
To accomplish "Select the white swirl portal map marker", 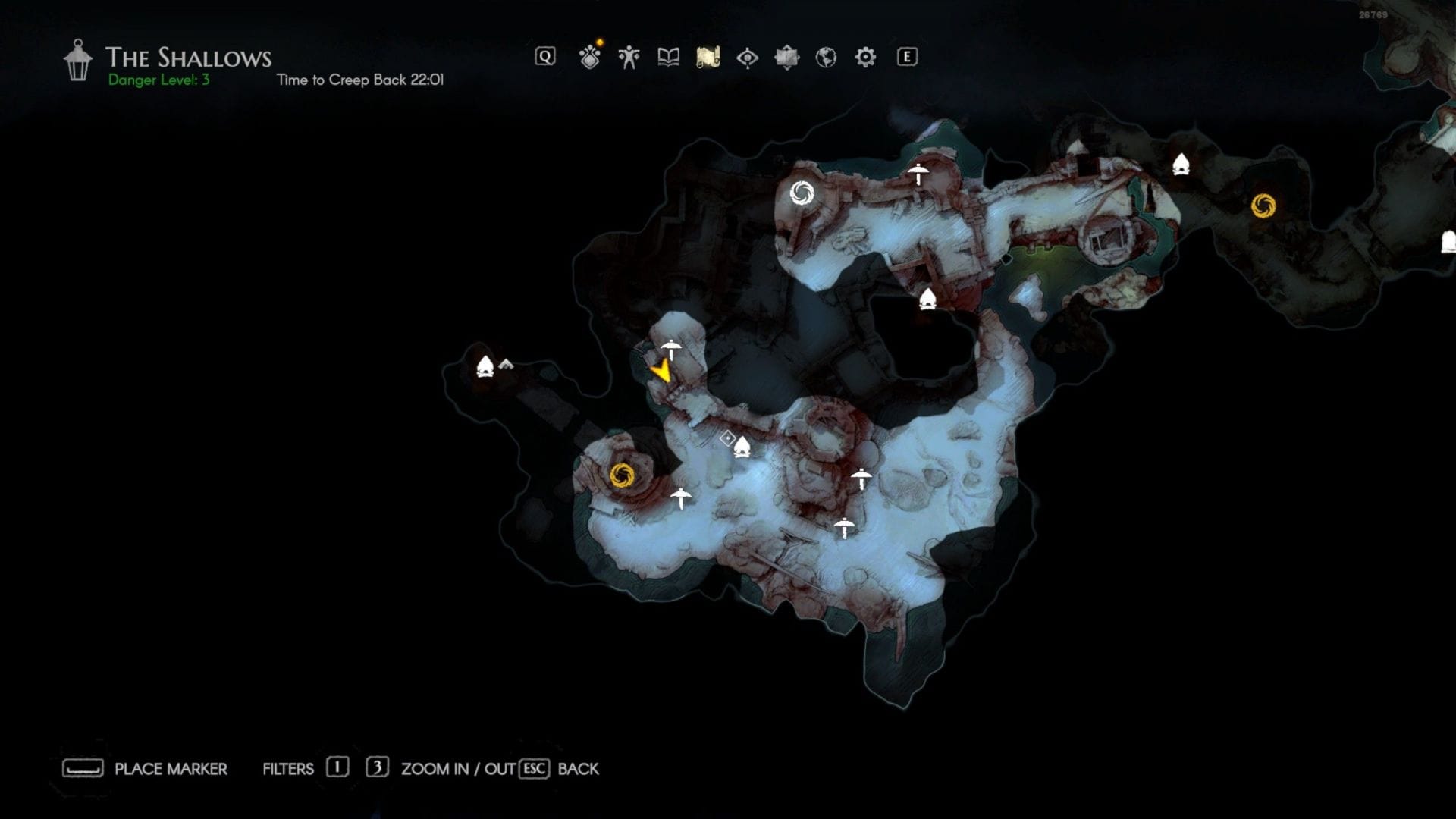I will coord(802,193).
